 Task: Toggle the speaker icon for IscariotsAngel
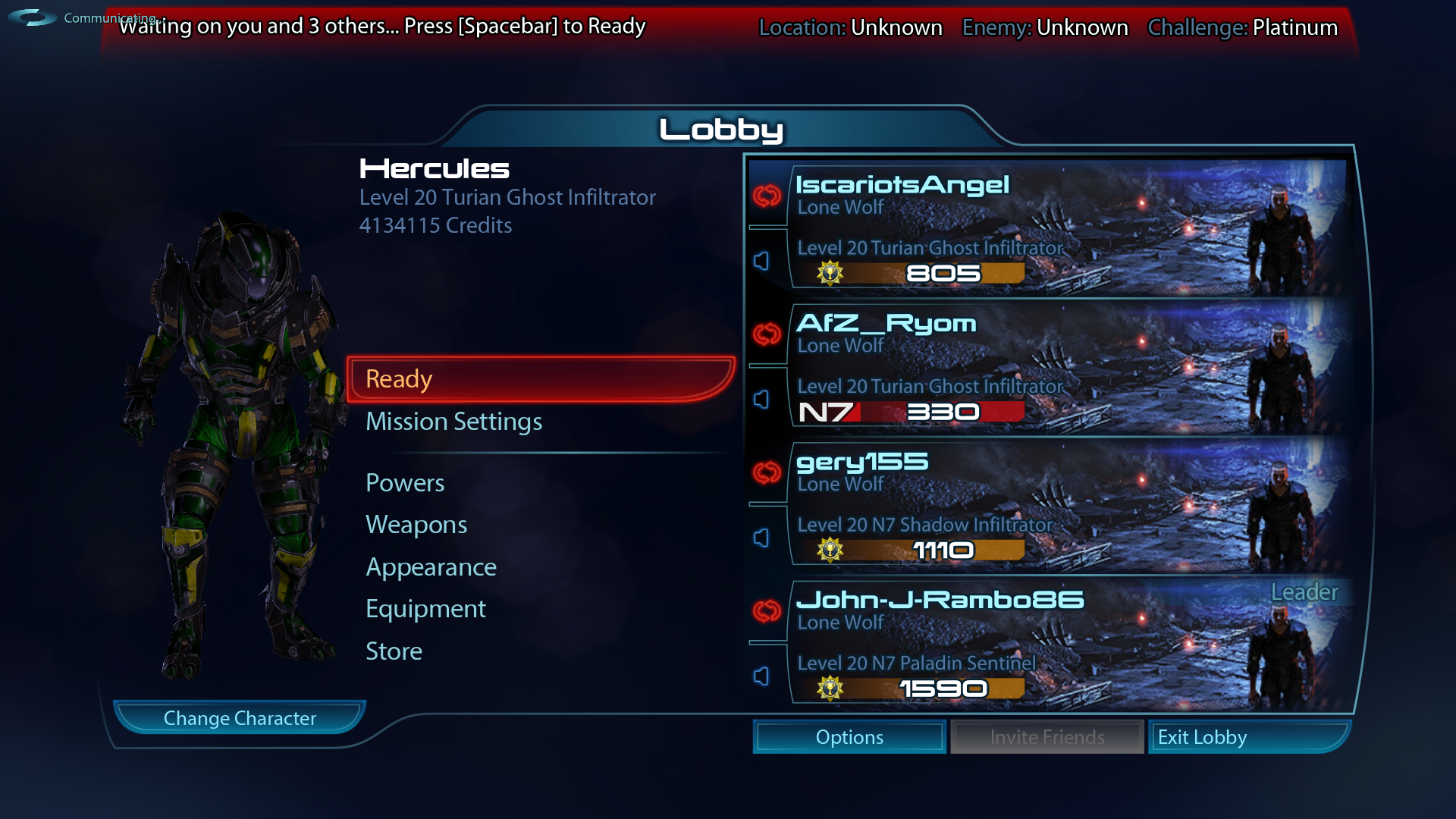[761, 261]
